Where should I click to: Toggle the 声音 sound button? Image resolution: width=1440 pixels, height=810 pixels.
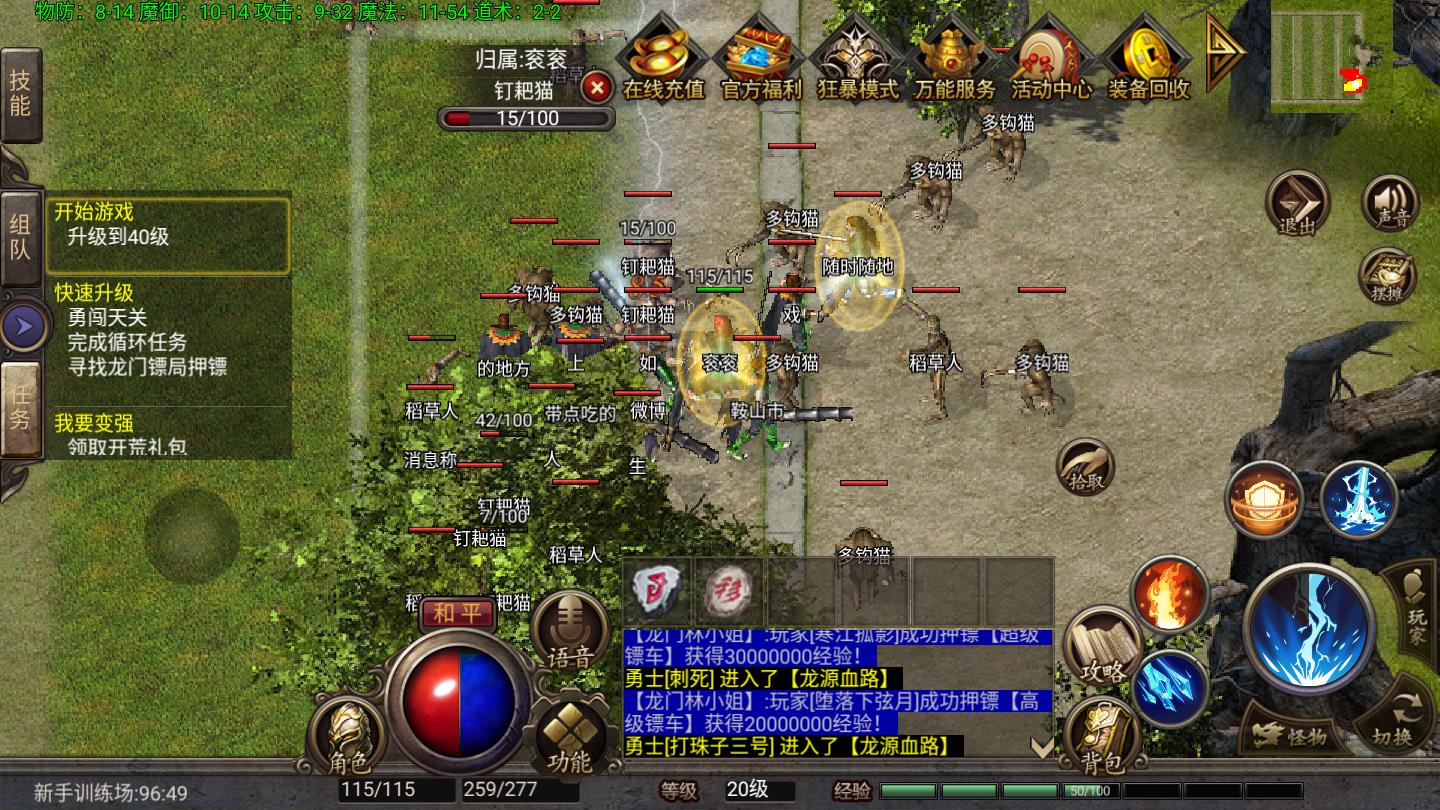1390,203
